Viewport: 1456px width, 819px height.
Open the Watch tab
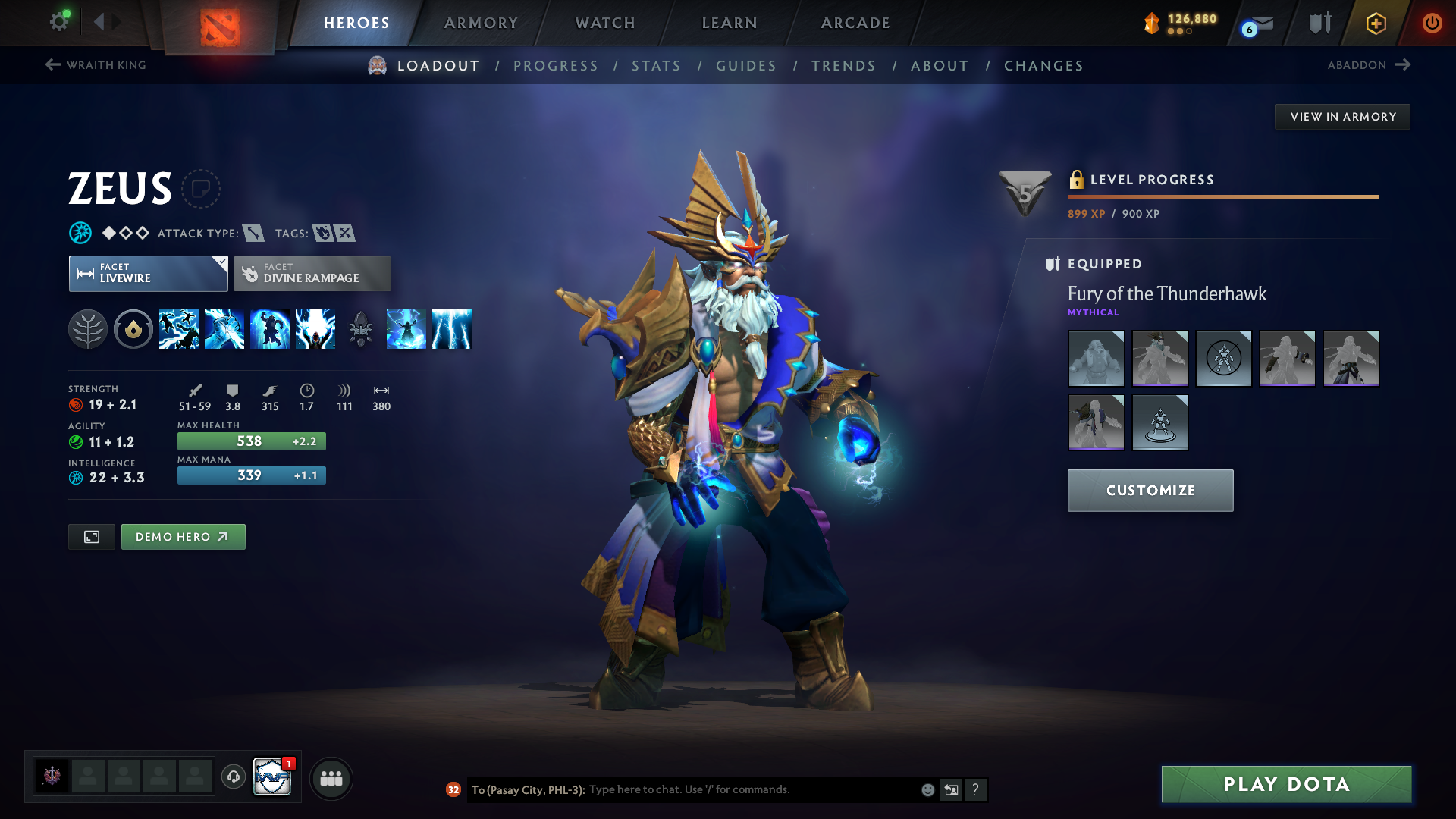(605, 23)
